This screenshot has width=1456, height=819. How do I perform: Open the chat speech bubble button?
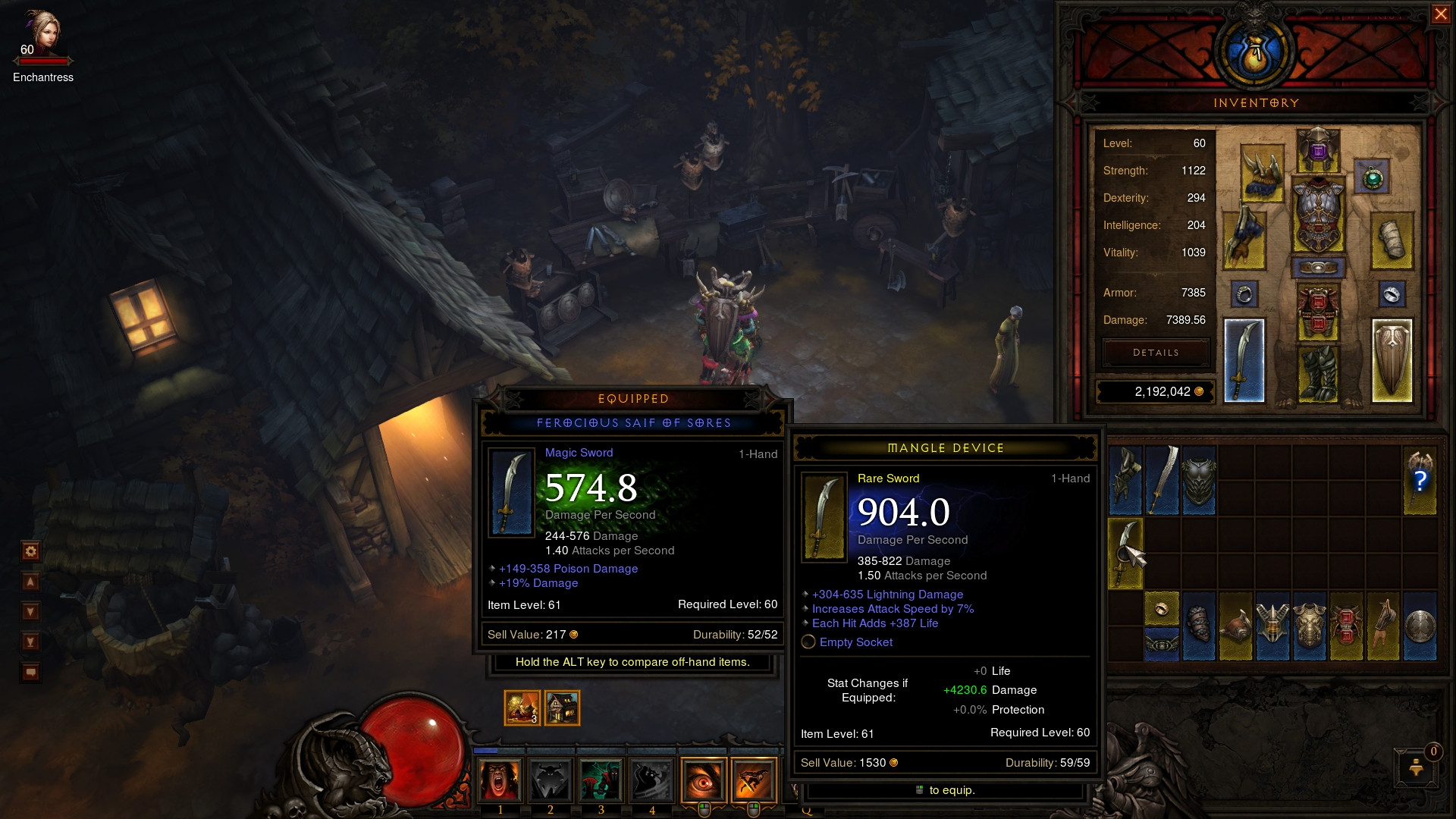point(30,672)
